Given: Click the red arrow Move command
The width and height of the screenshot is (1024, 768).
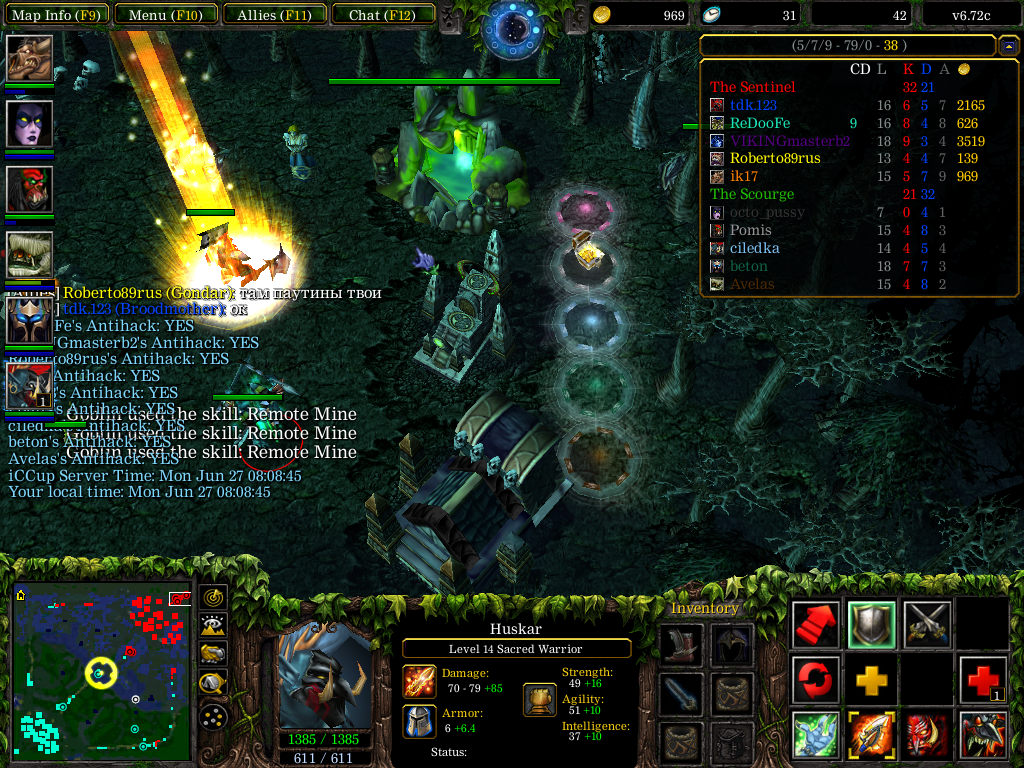Looking at the screenshot, I should pyautogui.click(x=816, y=625).
